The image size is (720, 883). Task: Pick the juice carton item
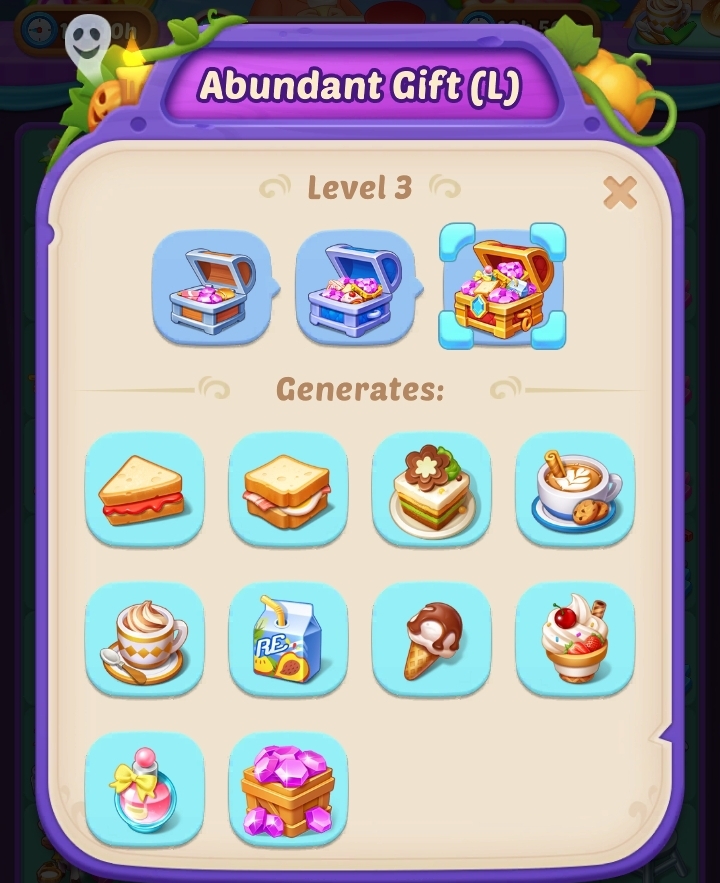coord(288,640)
